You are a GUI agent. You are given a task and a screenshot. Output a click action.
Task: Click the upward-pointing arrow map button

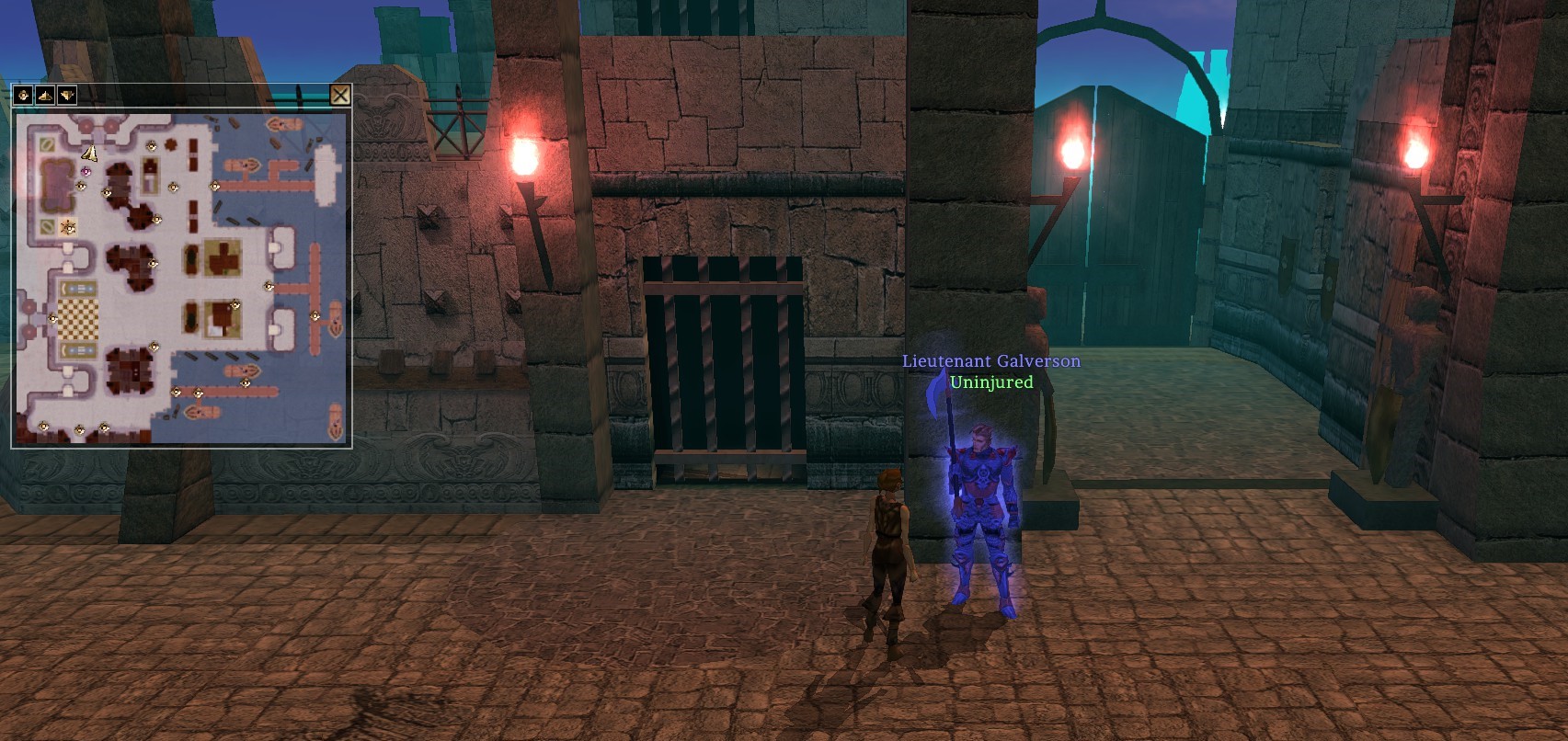click(45, 95)
